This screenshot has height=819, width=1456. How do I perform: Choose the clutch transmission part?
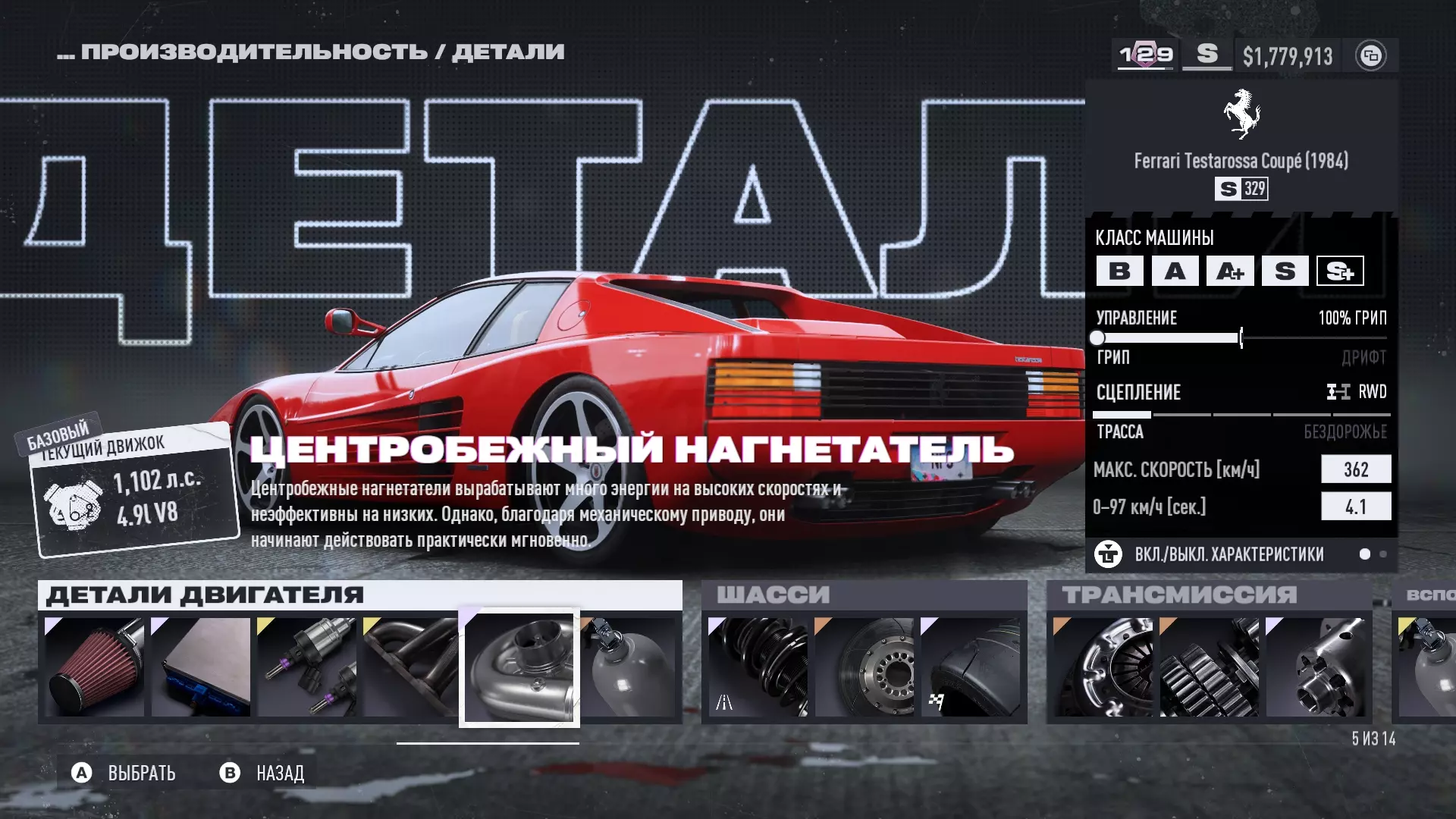coord(1103,667)
